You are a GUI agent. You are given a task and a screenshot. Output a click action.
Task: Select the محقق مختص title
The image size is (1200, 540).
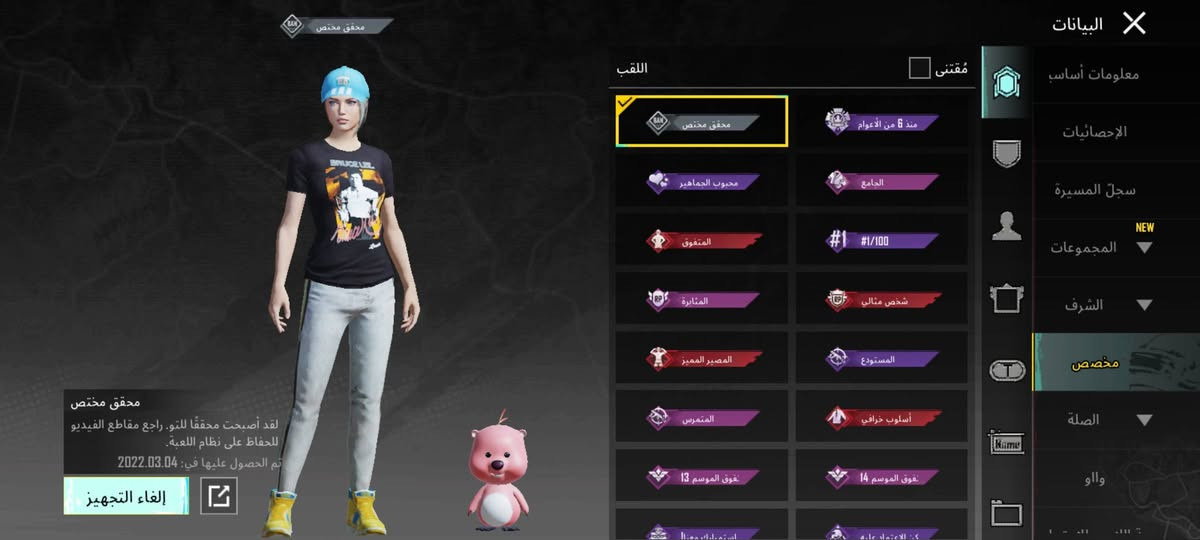[702, 122]
